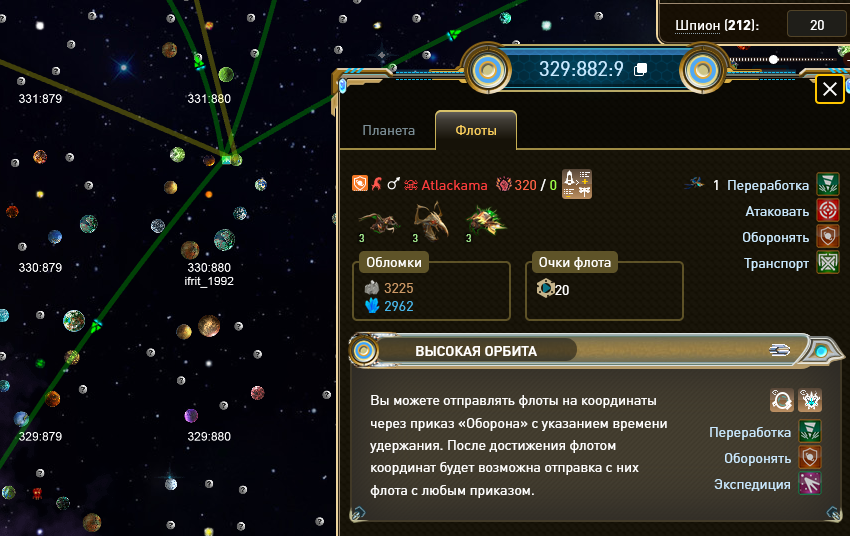
Task: Choose Оборонять in the Высокая орбита section
Action: pos(808,458)
